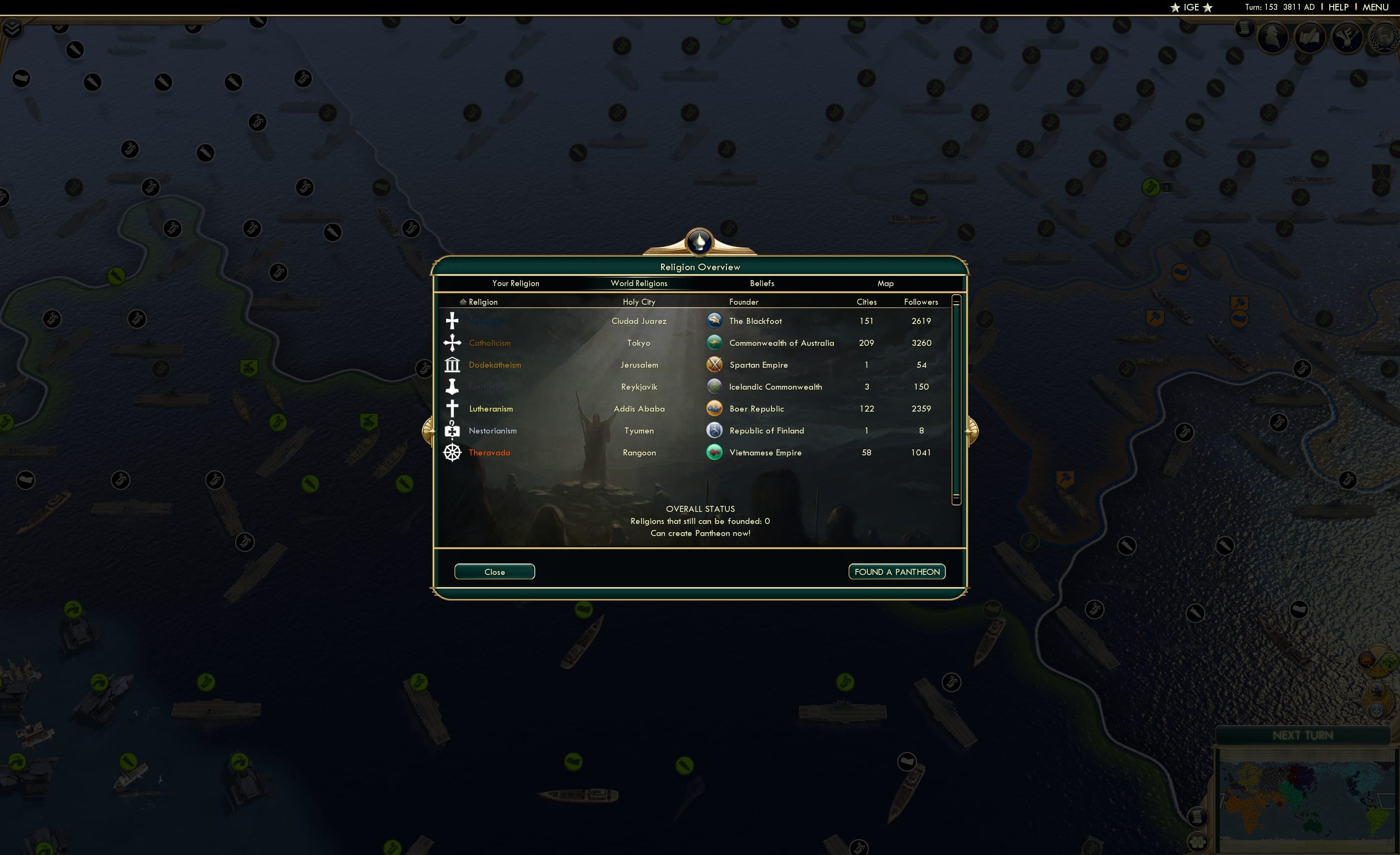The width and height of the screenshot is (1400, 855).
Task: Click the Mjolnir hammer icon beside Reykjavik
Action: tap(452, 386)
